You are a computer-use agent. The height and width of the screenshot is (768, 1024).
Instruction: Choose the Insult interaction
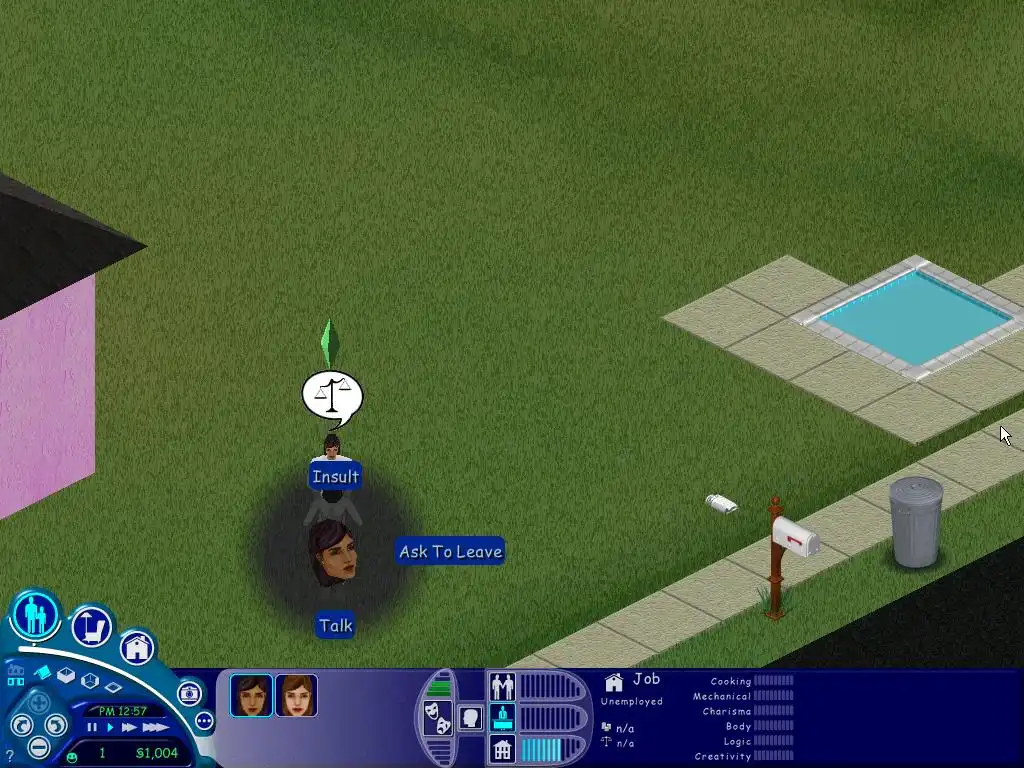(x=335, y=477)
